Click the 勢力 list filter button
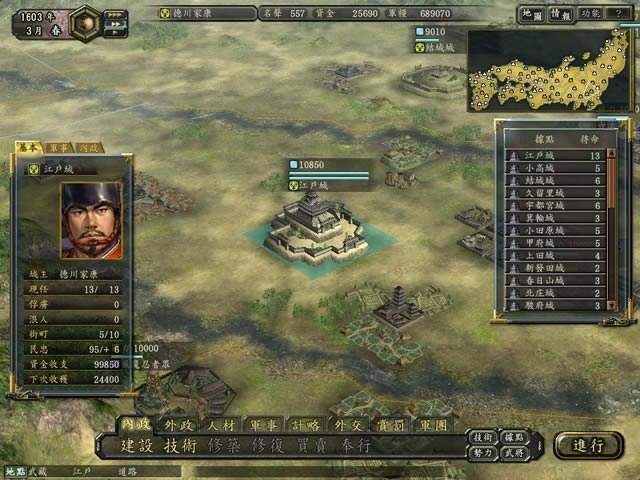640x480 pixels. pyautogui.click(x=484, y=453)
